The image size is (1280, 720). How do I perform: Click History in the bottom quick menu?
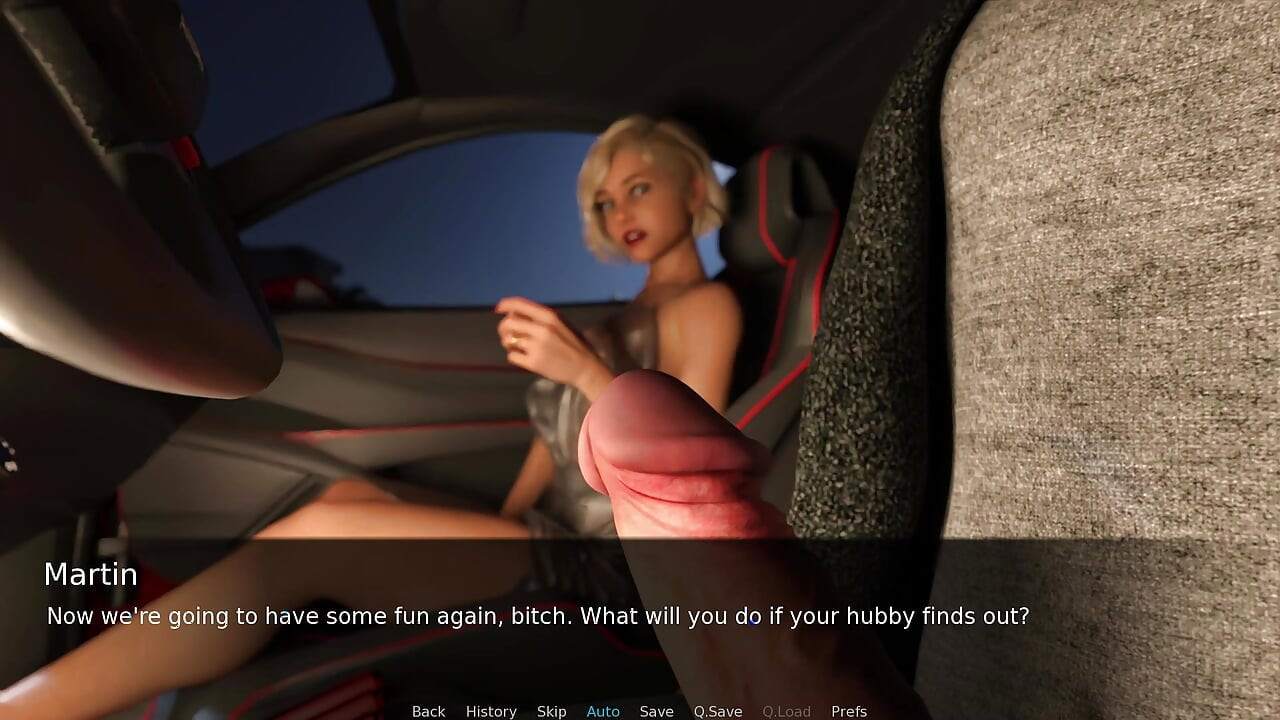[491, 711]
